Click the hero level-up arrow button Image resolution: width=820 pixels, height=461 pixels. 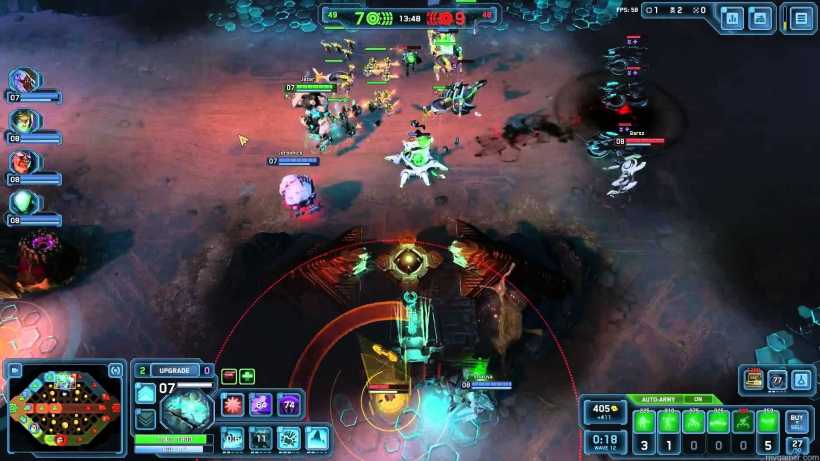pyautogui.click(x=145, y=394)
